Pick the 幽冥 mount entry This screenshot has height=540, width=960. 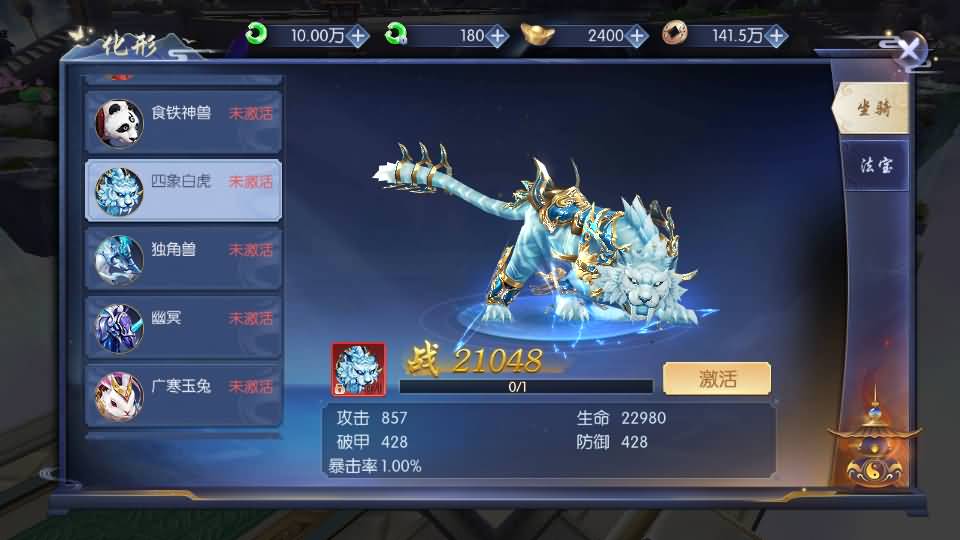point(183,324)
